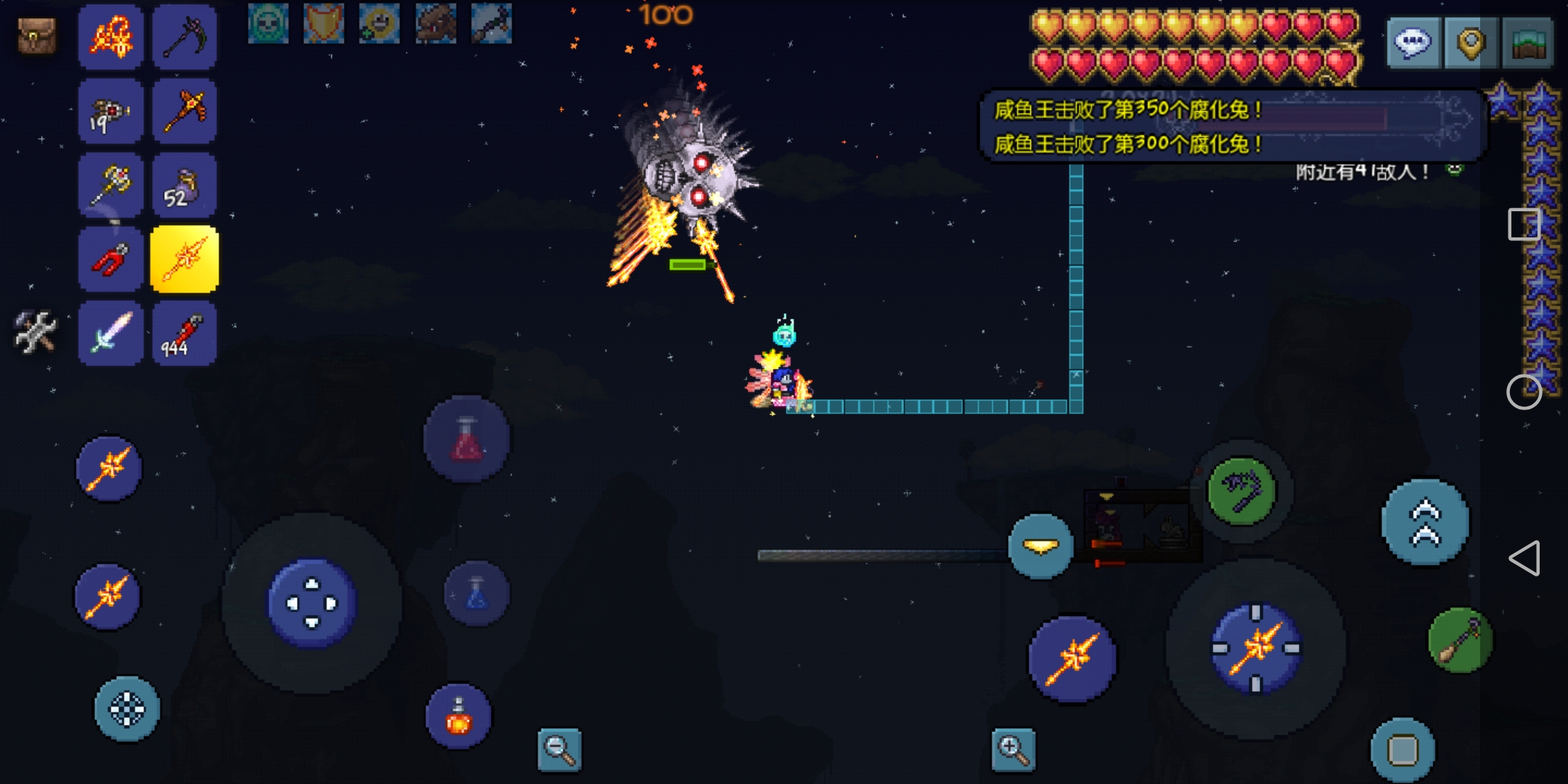
Task: Activate the green grappling hook button
Action: 1241,491
